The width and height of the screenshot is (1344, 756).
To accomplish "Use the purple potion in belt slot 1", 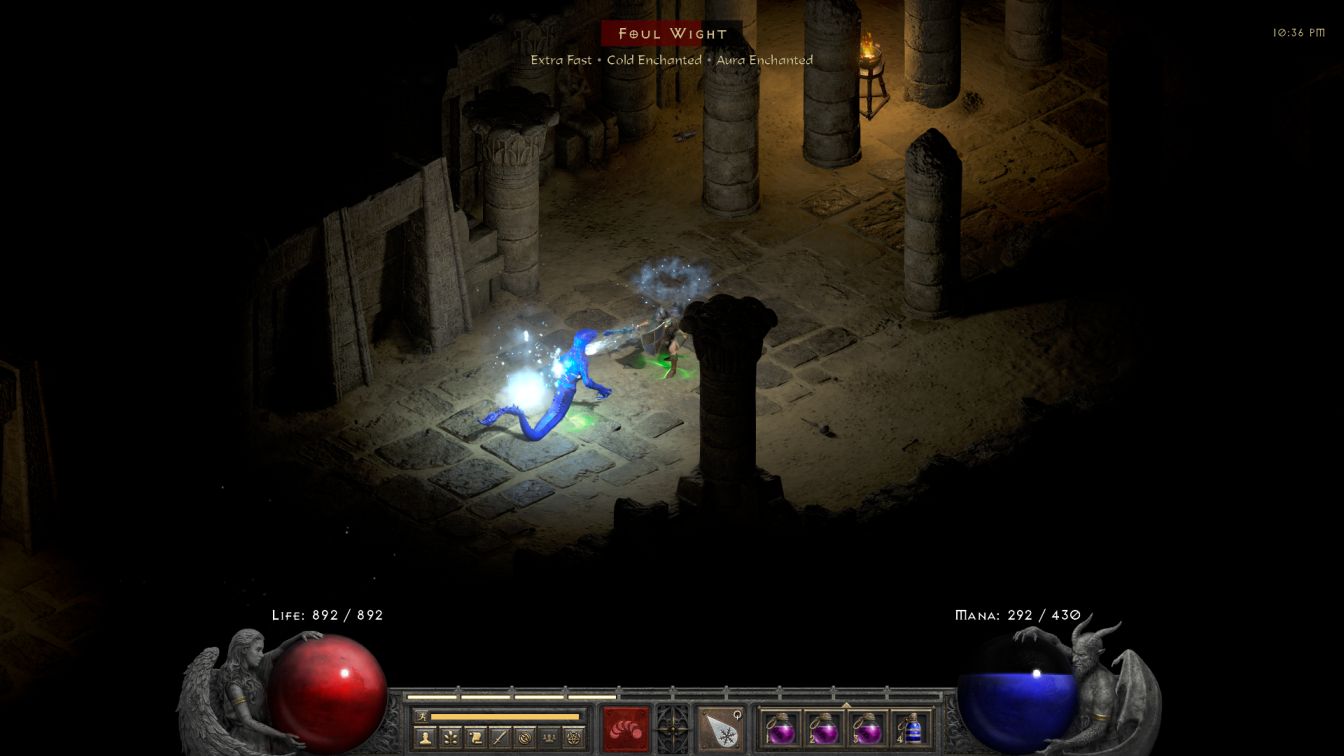I will (781, 728).
